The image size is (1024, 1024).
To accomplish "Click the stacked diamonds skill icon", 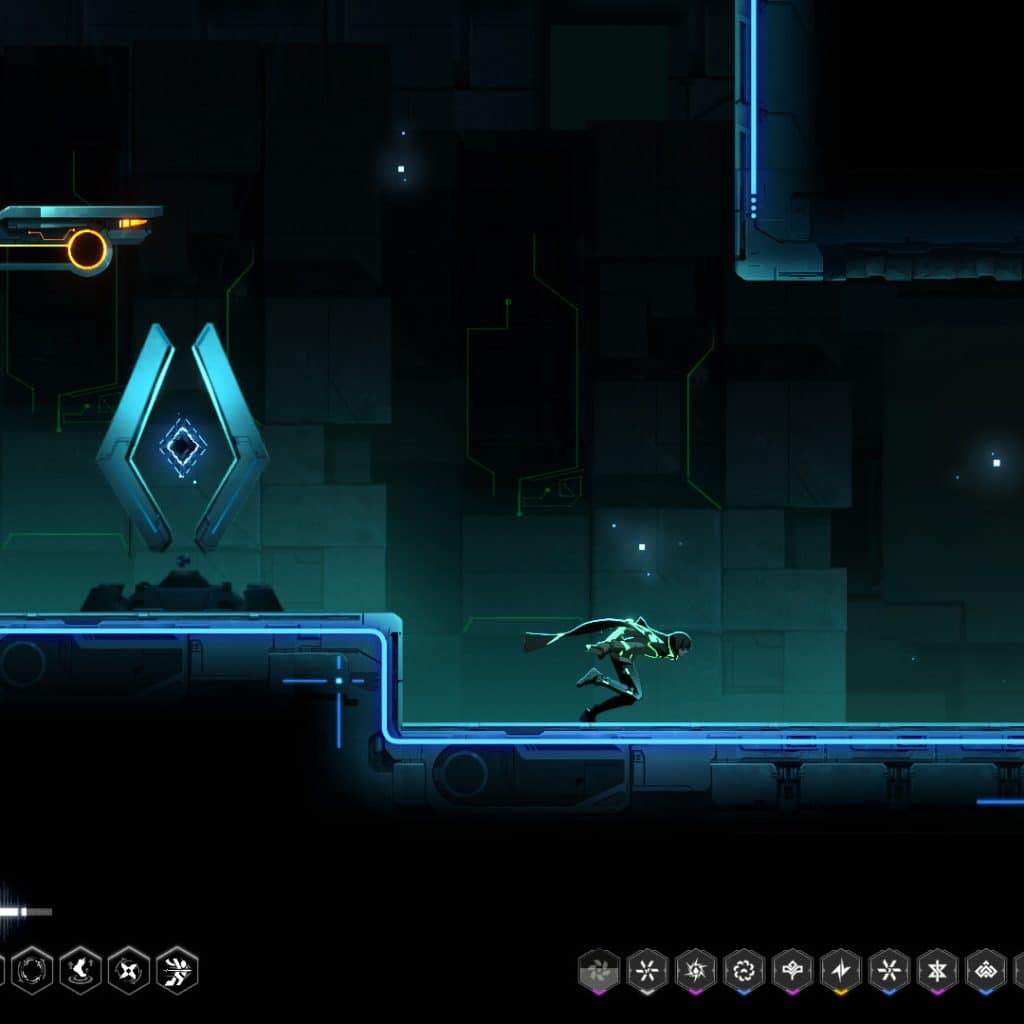I will click(986, 970).
